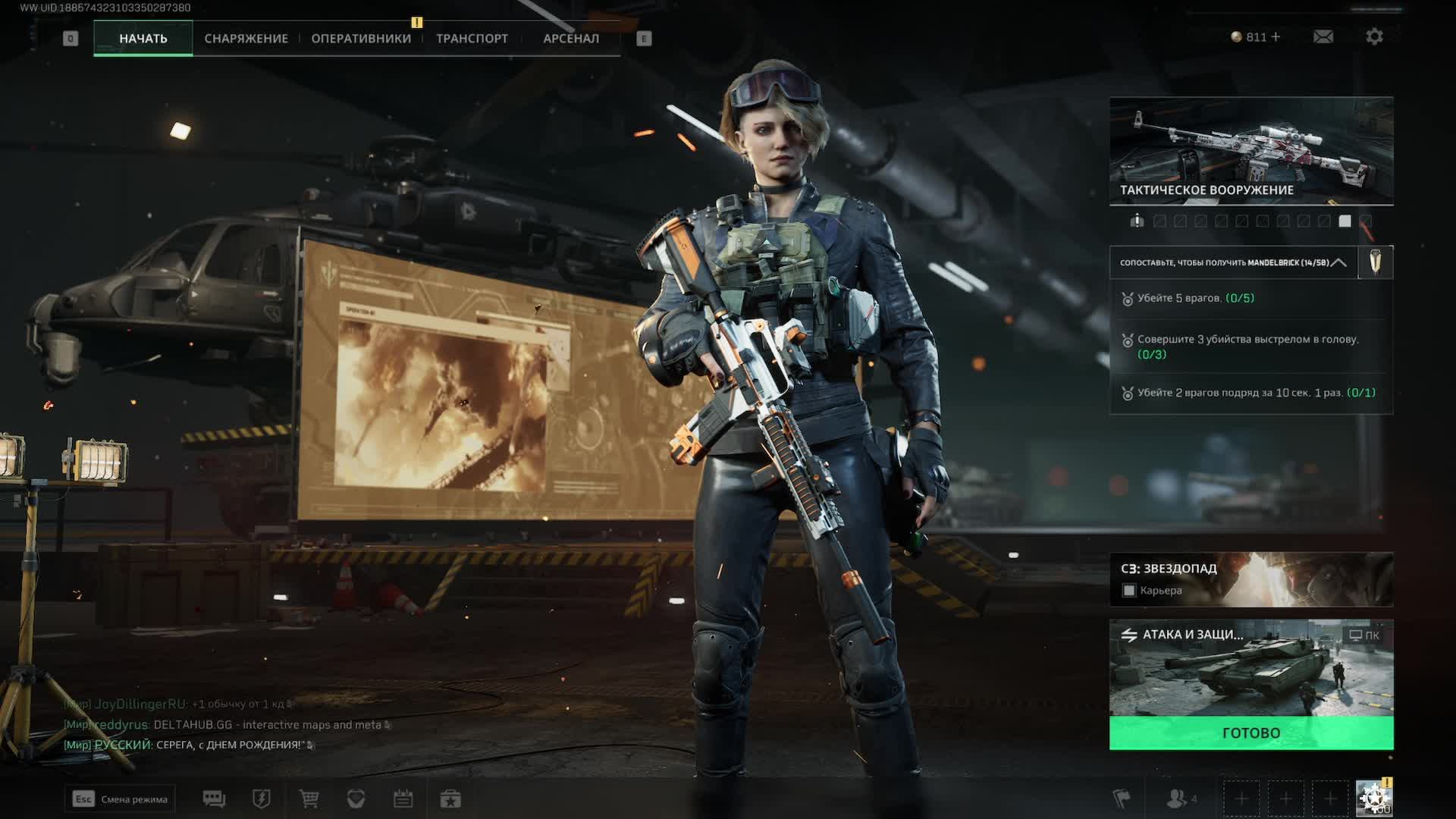
Task: Add currency with the plus button
Action: click(1276, 36)
